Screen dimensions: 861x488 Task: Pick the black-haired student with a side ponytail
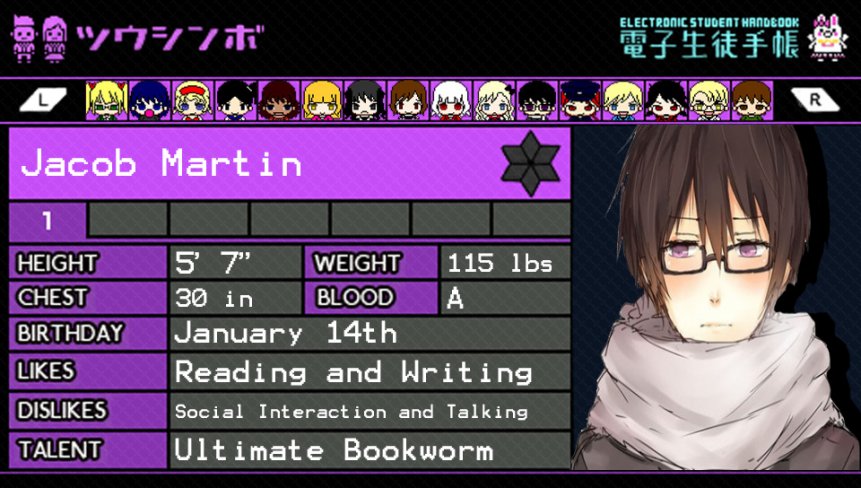pos(235,100)
